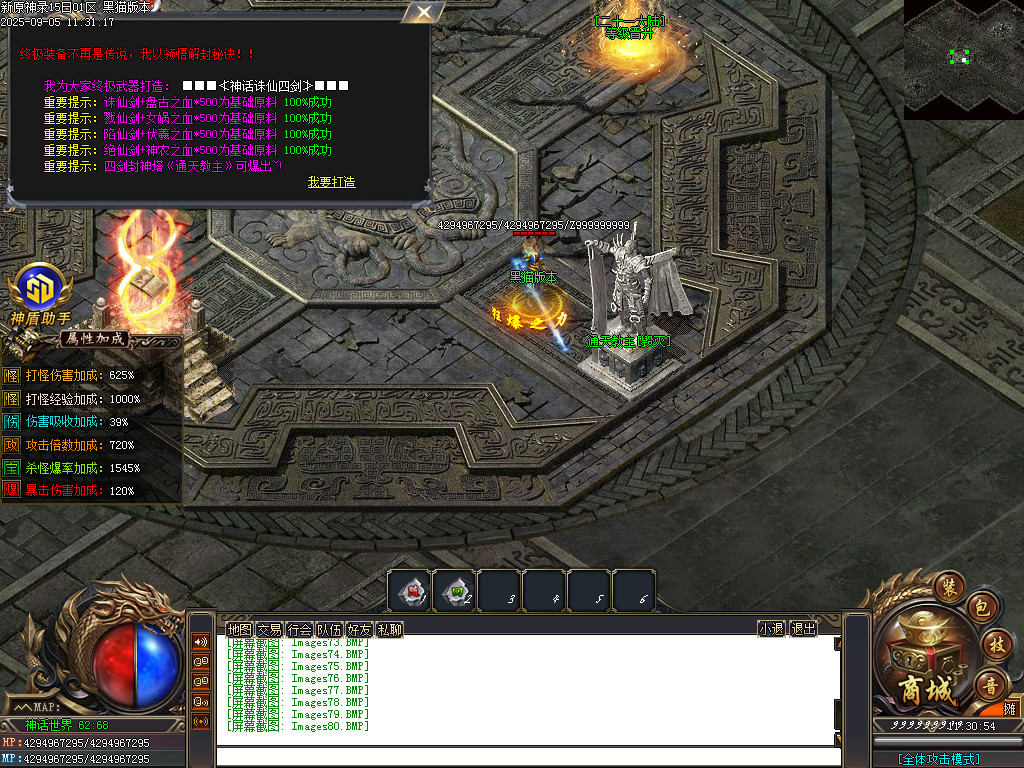Click the chat text input field
1024x768 pixels.
click(x=528, y=757)
